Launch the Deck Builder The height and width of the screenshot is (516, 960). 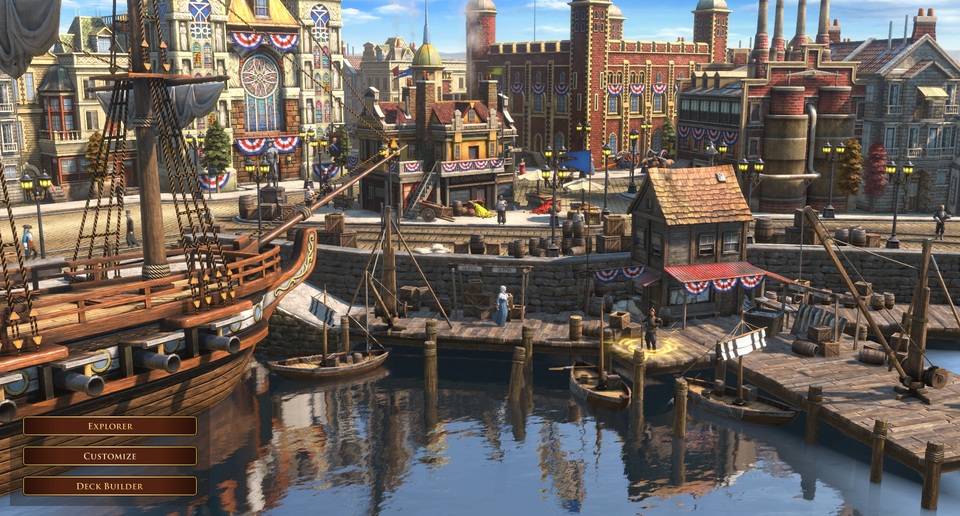pyautogui.click(x=110, y=486)
